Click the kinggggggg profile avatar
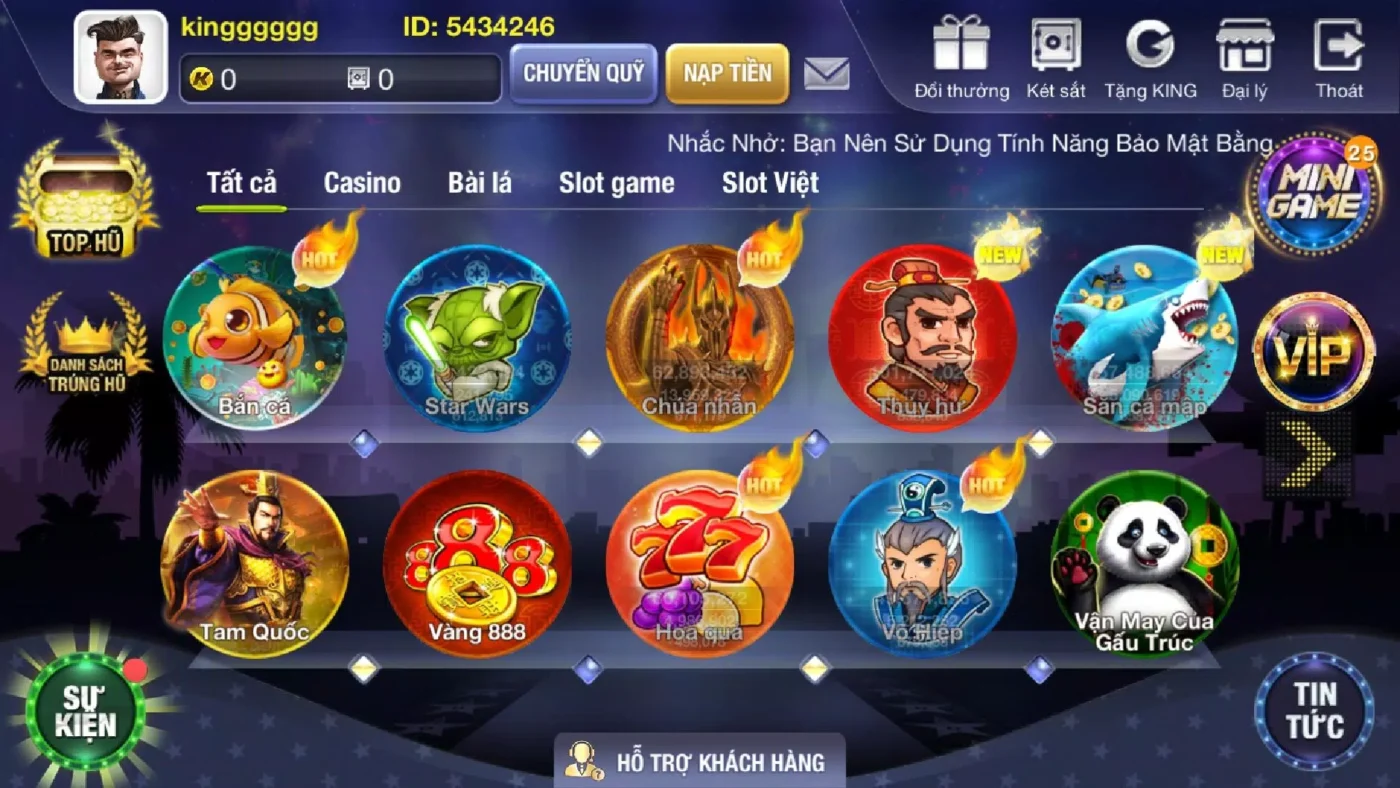 (119, 56)
